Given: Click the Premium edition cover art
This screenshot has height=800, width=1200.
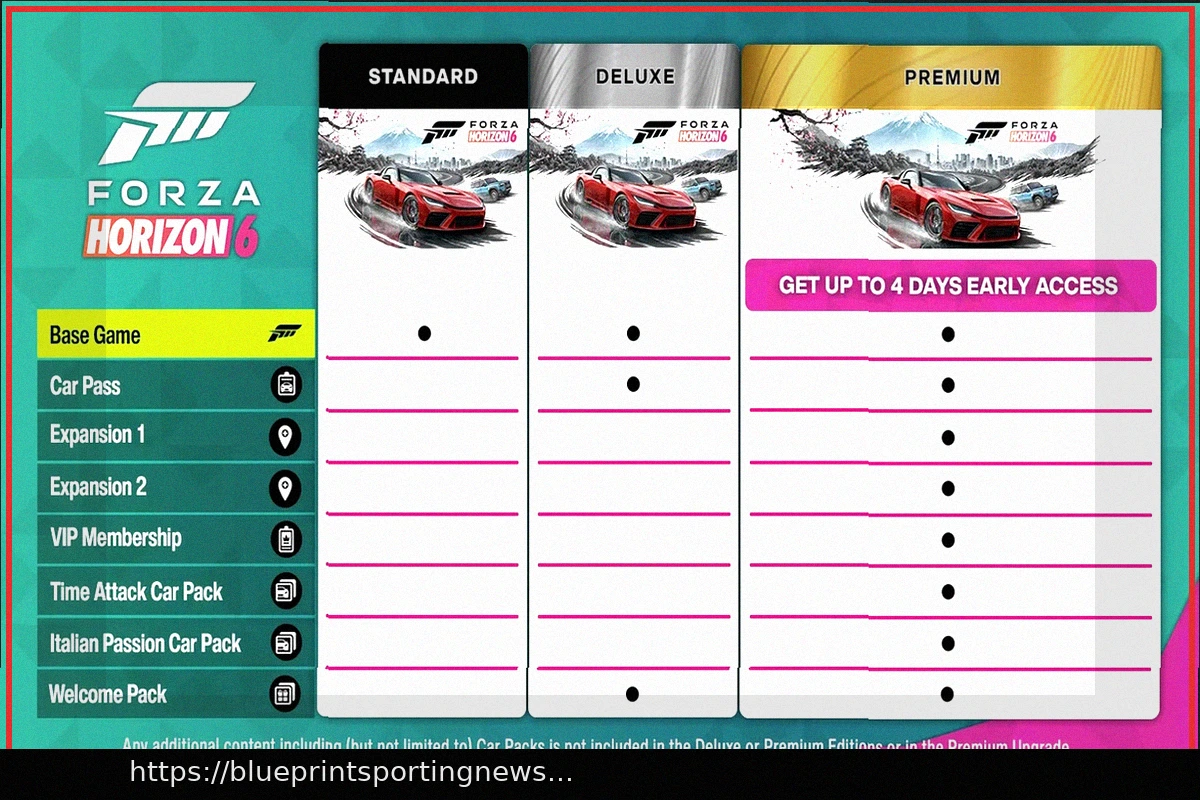Looking at the screenshot, I should pyautogui.click(x=951, y=180).
